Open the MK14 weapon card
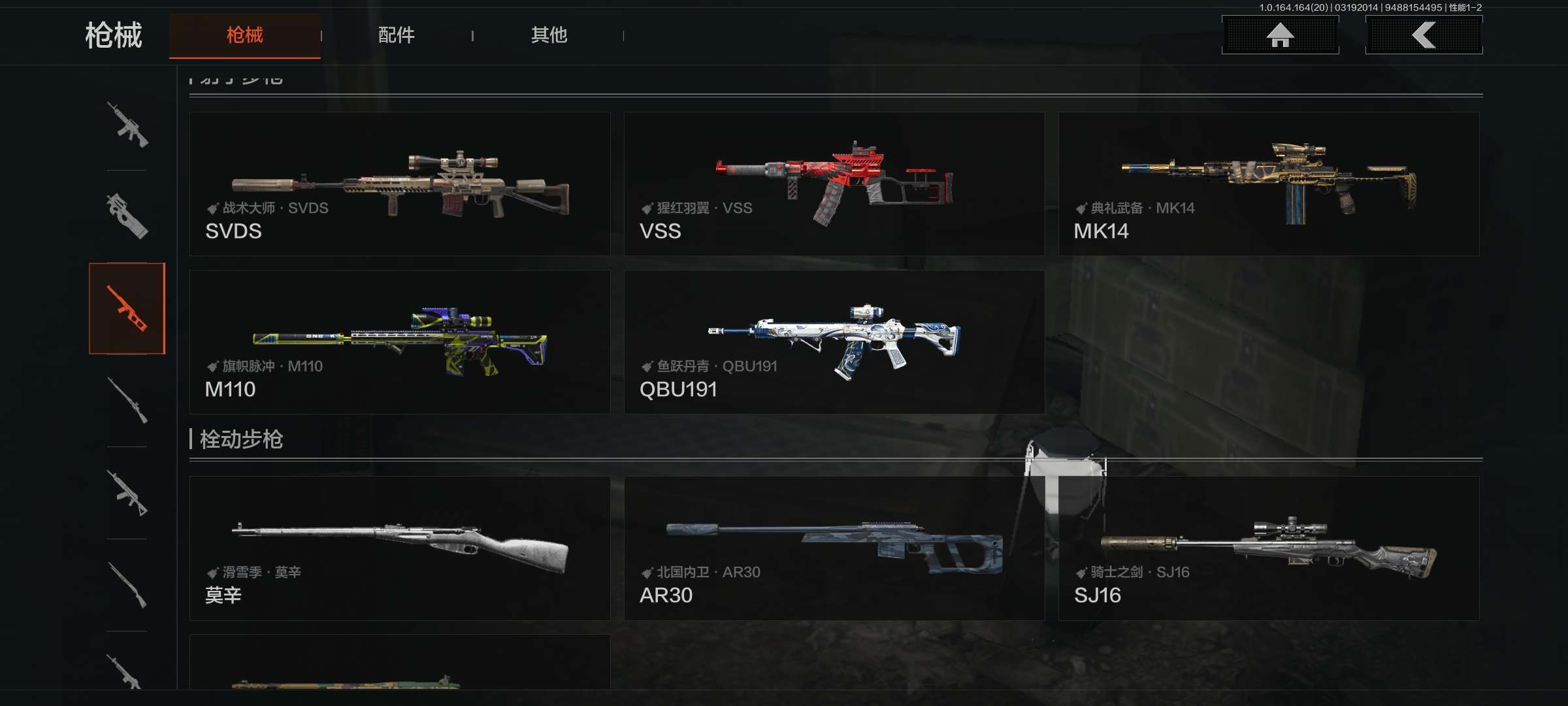 (x=1268, y=184)
